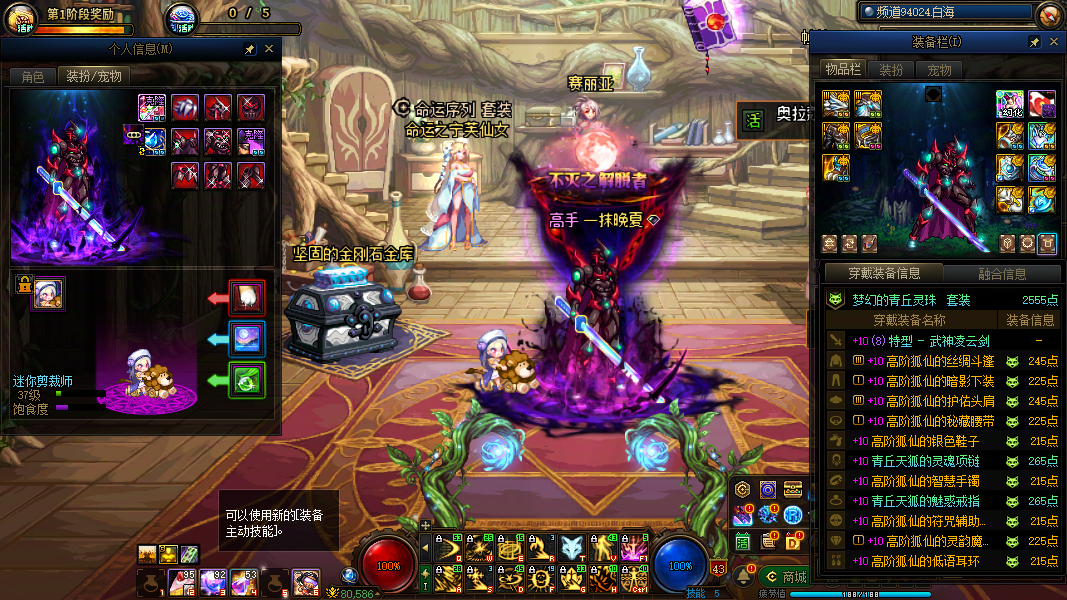Open the 商城 shop button
The image size is (1067, 600).
785,577
